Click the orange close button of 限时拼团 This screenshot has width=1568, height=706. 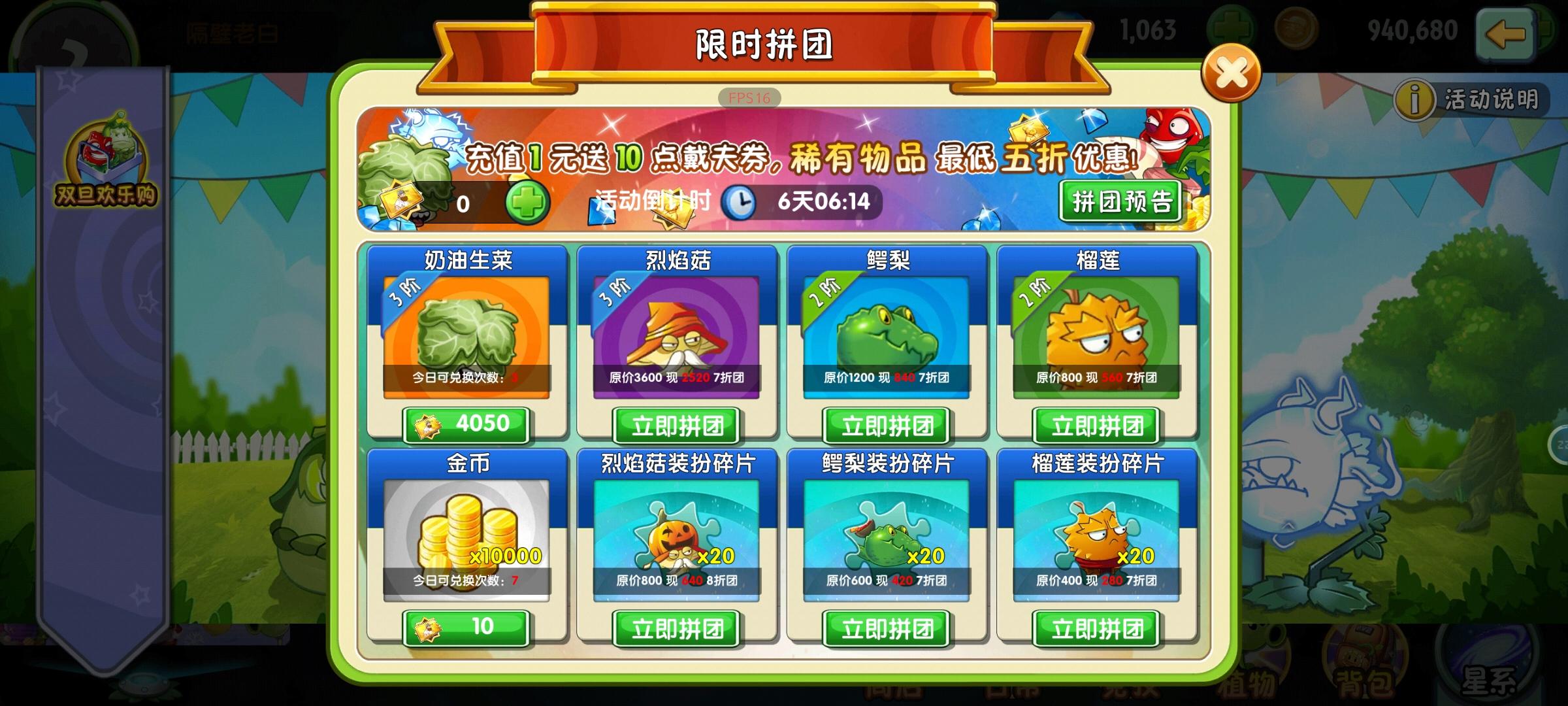pyautogui.click(x=1232, y=71)
